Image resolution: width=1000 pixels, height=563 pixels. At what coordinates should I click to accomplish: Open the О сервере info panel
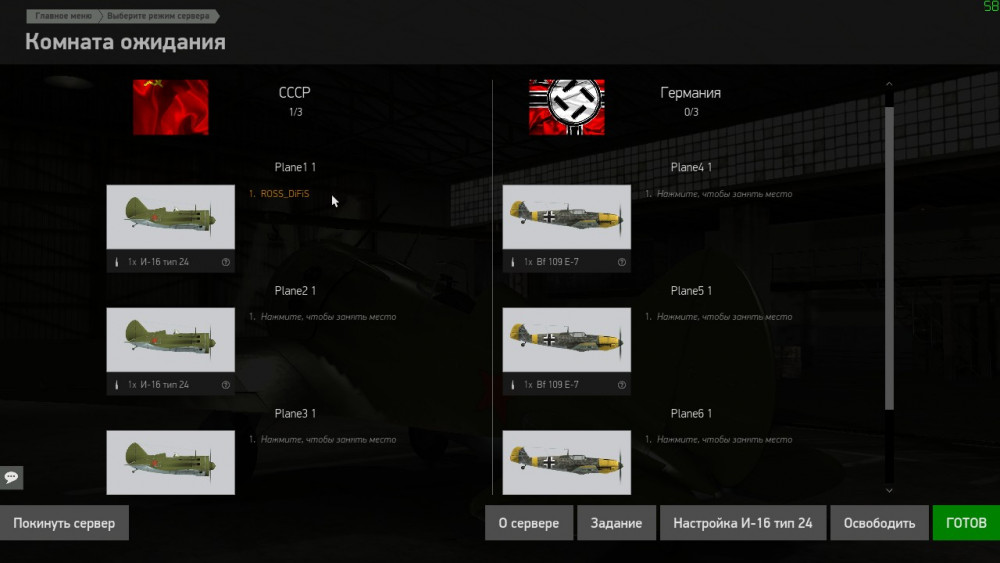point(529,523)
